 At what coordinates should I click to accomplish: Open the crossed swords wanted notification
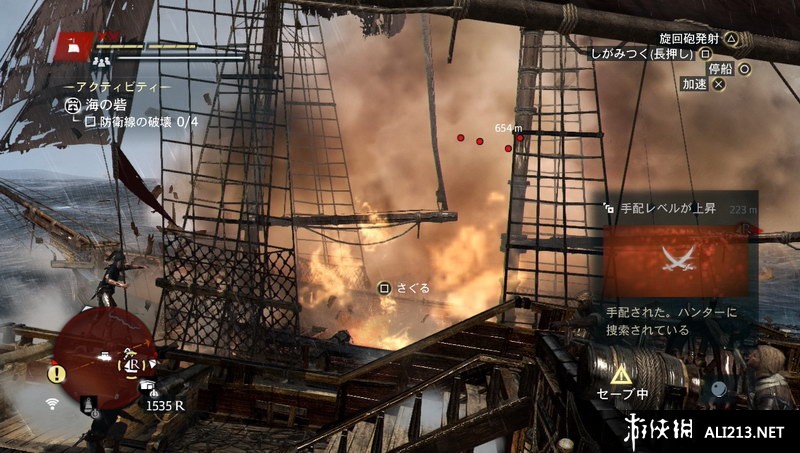point(677,260)
